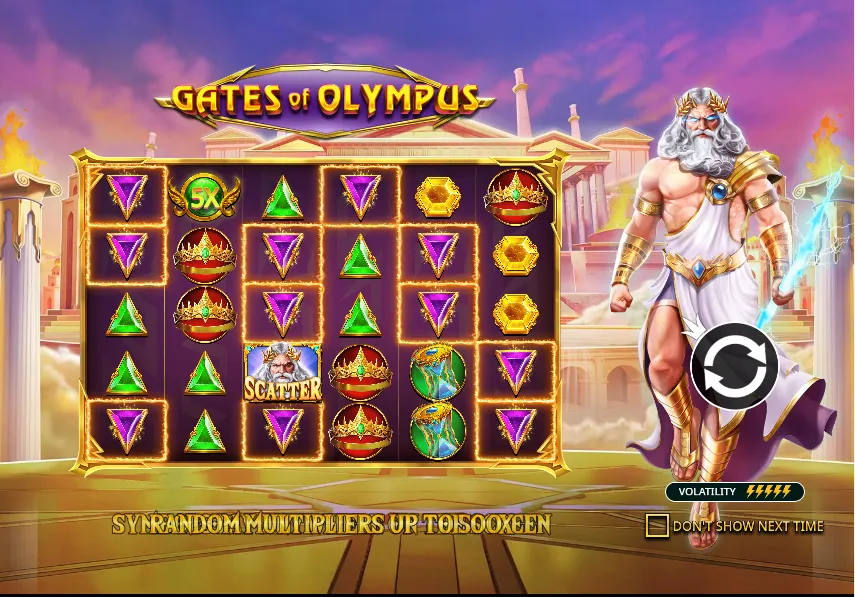Click the circular arrows continue button
Image resolution: width=855 pixels, height=597 pixels.
734,367
